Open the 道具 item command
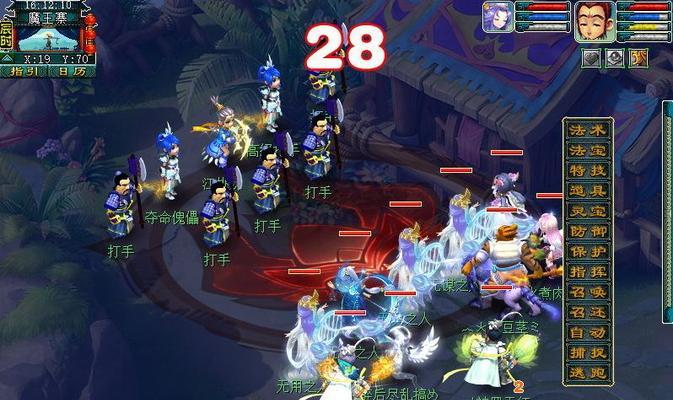673x400 pixels. click(588, 190)
